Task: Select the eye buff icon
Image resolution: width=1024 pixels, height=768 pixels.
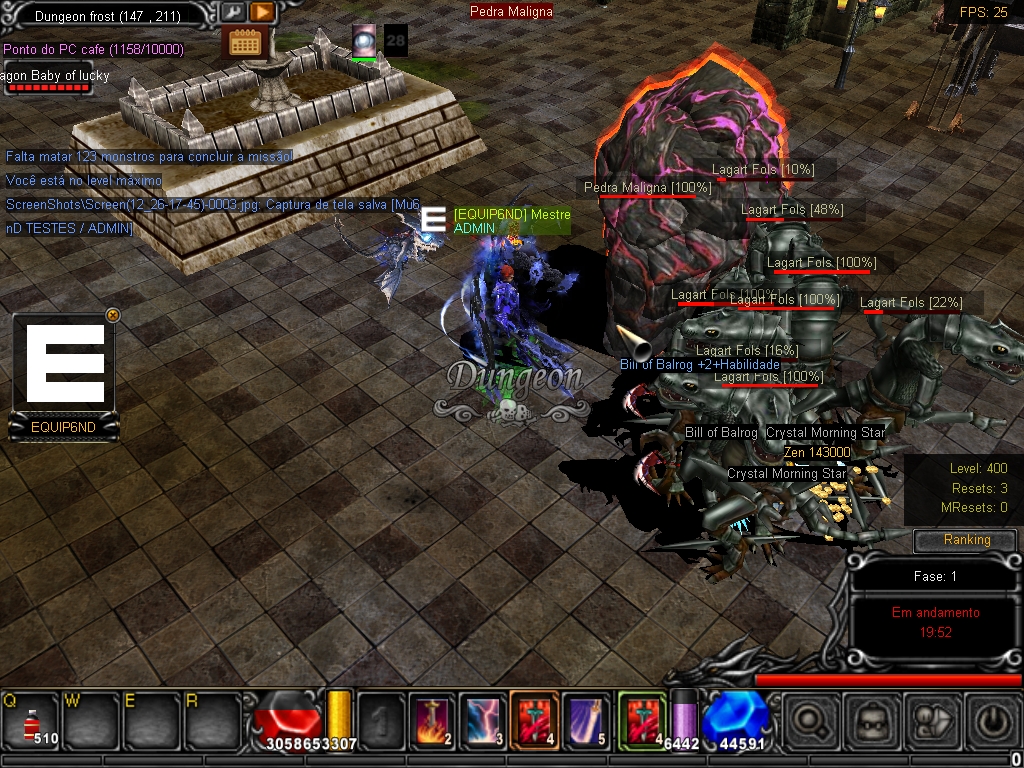Action: [364, 40]
